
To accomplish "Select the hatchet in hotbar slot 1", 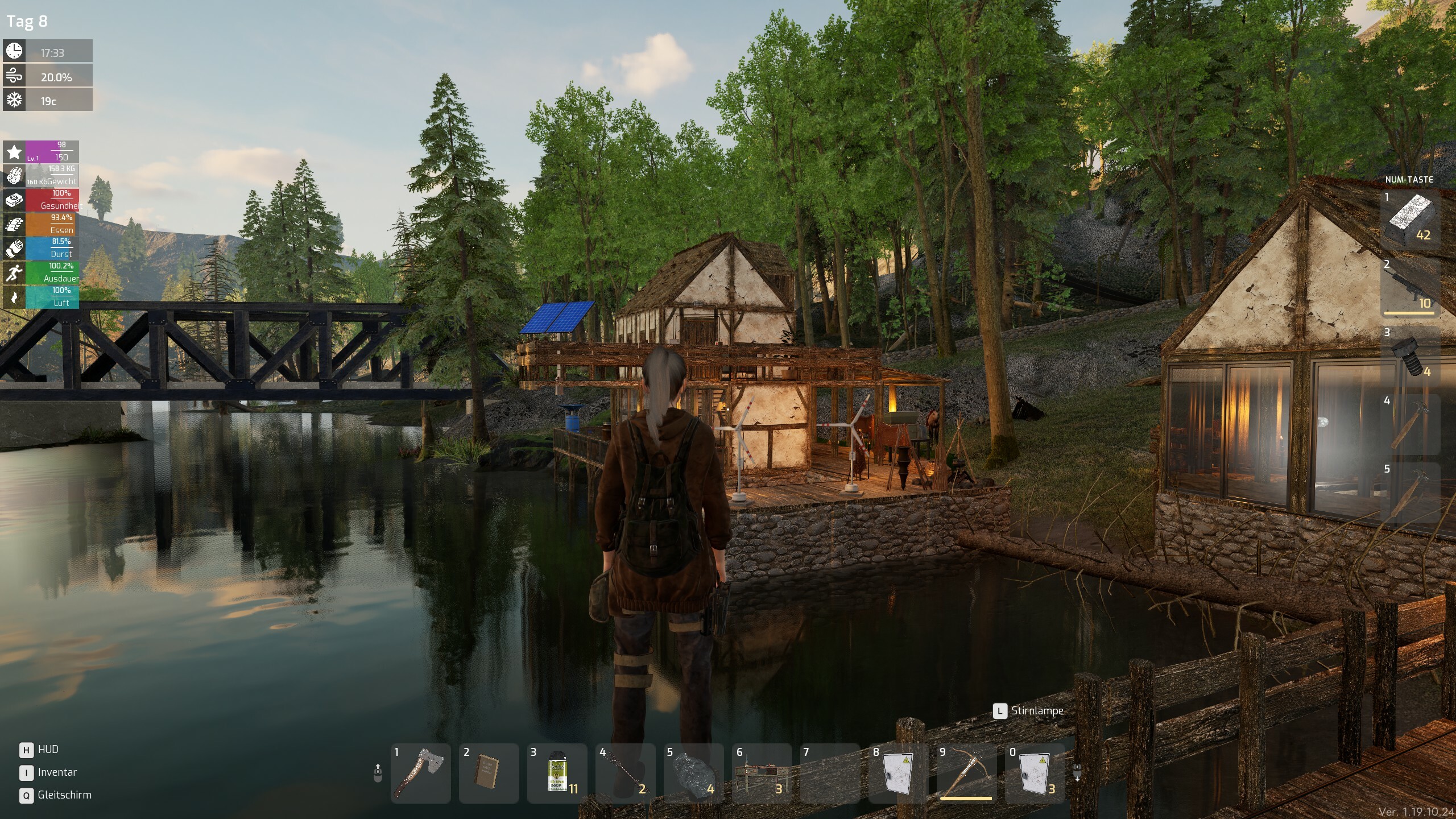I will [421, 773].
